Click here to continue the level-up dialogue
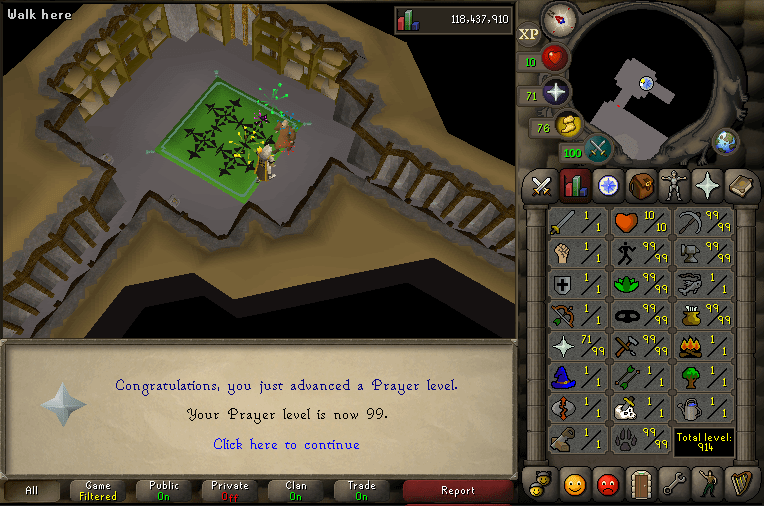 click(x=286, y=444)
